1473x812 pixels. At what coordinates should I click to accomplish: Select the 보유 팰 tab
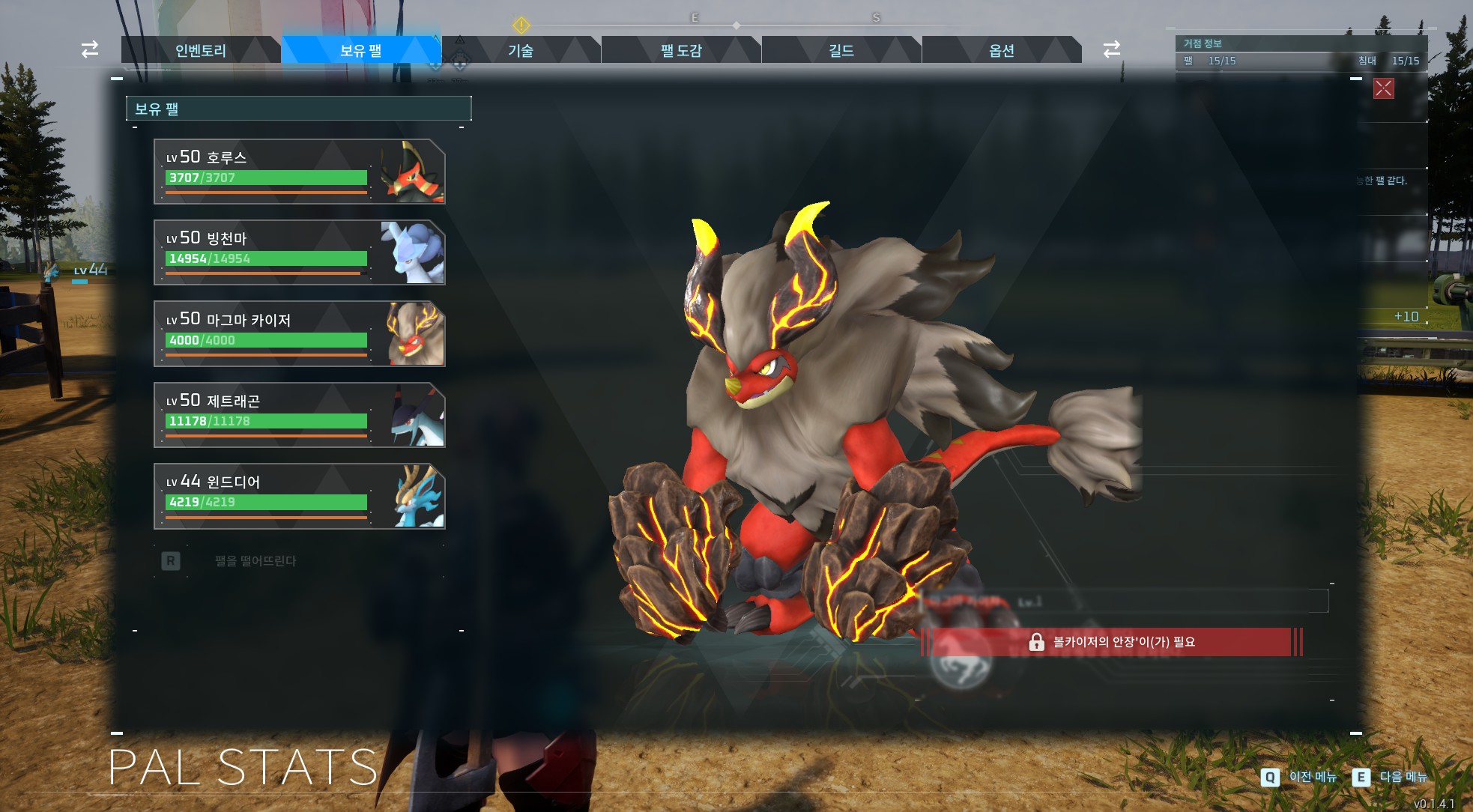(x=360, y=50)
